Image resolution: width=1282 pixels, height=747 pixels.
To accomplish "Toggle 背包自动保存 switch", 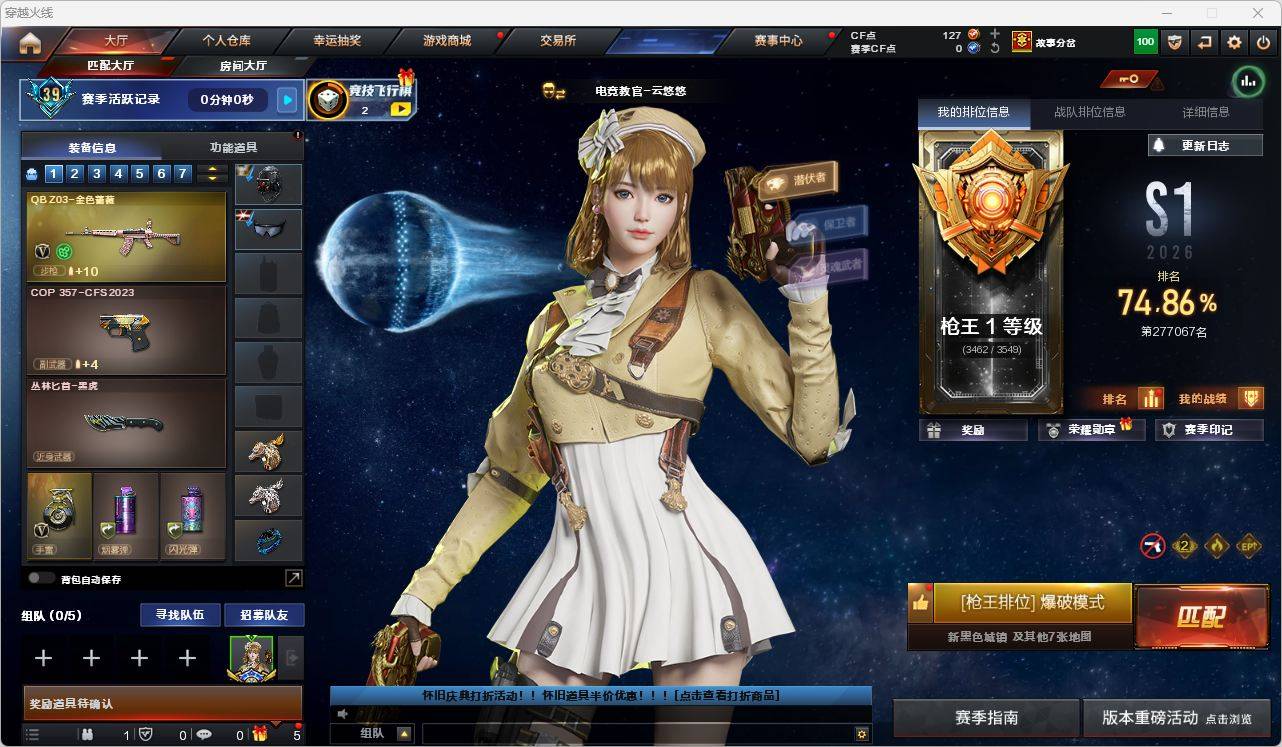I will coord(41,578).
